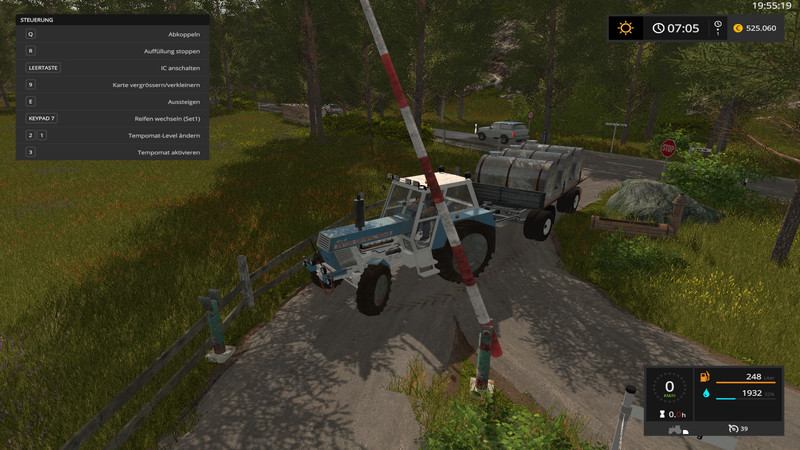800x450 pixels.
Task: Click the orange fuel pump icon
Action: pos(705,377)
